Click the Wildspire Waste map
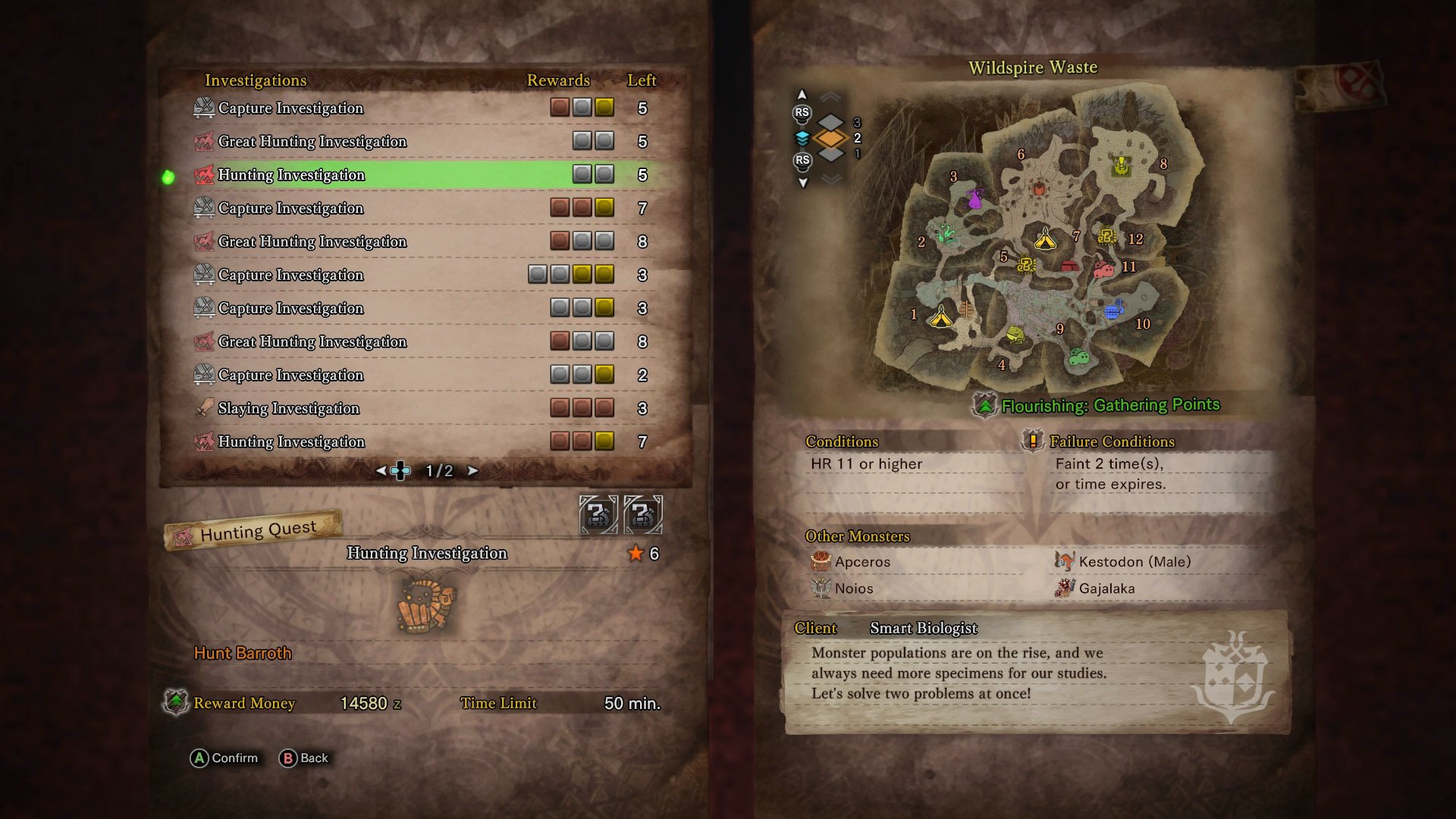1456x819 pixels. click(x=1039, y=243)
